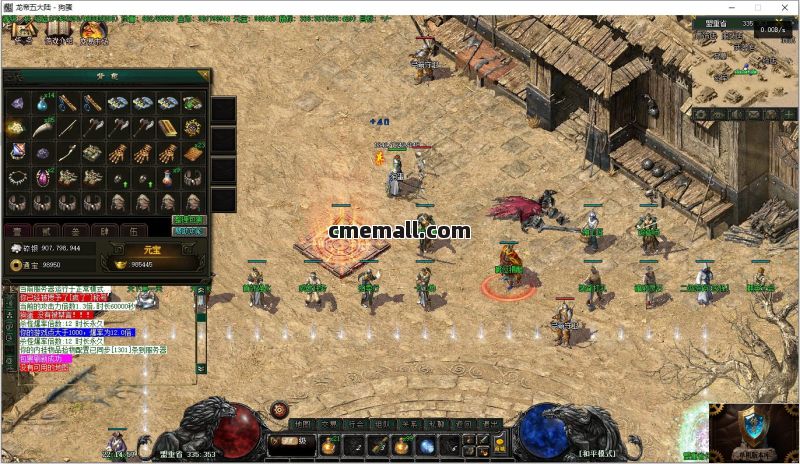Choose the red and blue shield item
Image resolution: width=800 pixels, height=464 pixels.
click(x=17, y=153)
